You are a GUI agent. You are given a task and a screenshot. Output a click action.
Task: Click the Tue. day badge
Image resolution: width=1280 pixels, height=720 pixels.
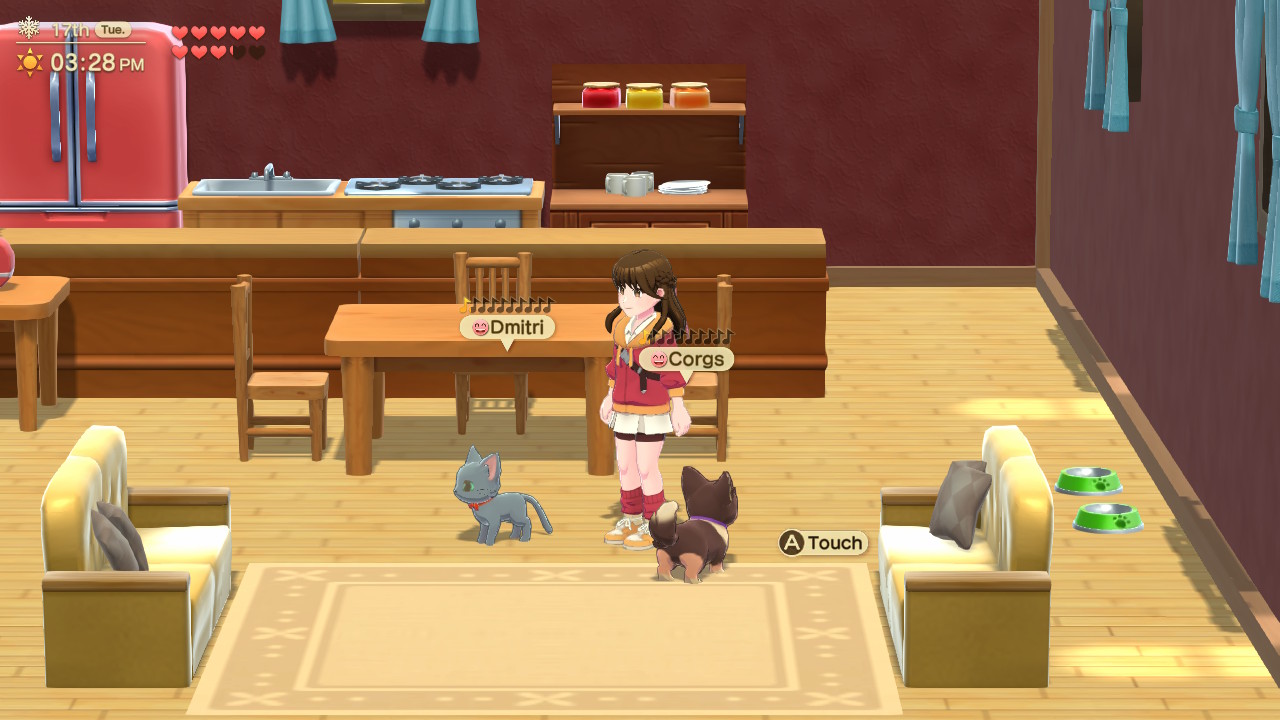point(112,29)
